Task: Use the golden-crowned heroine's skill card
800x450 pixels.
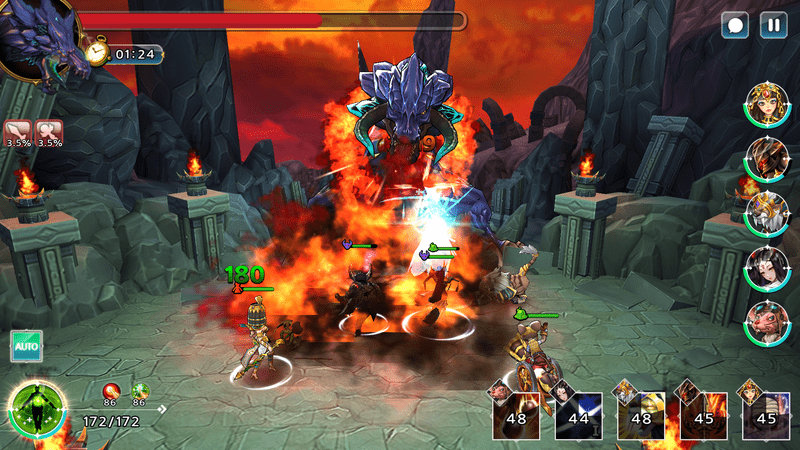Action: click(766, 414)
